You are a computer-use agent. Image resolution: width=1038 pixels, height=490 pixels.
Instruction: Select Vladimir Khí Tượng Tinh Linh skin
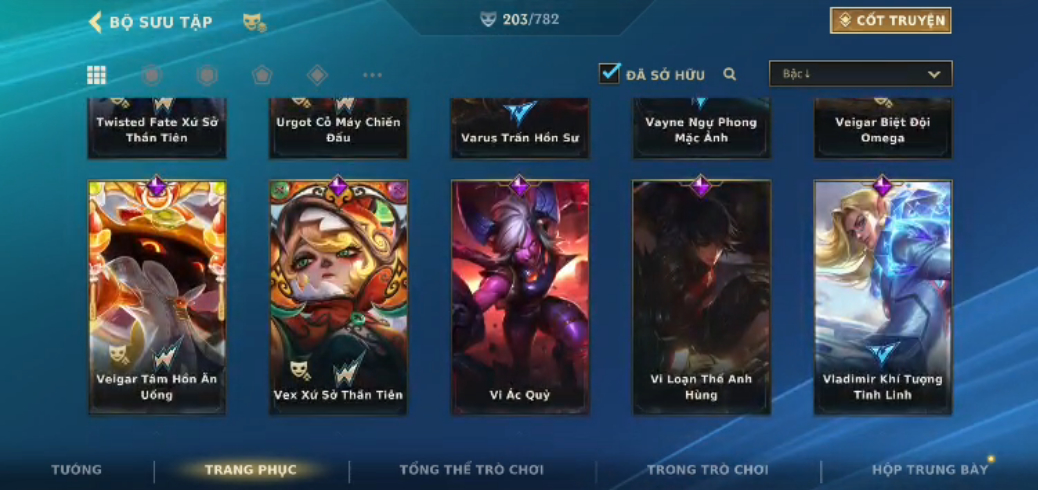click(x=882, y=297)
